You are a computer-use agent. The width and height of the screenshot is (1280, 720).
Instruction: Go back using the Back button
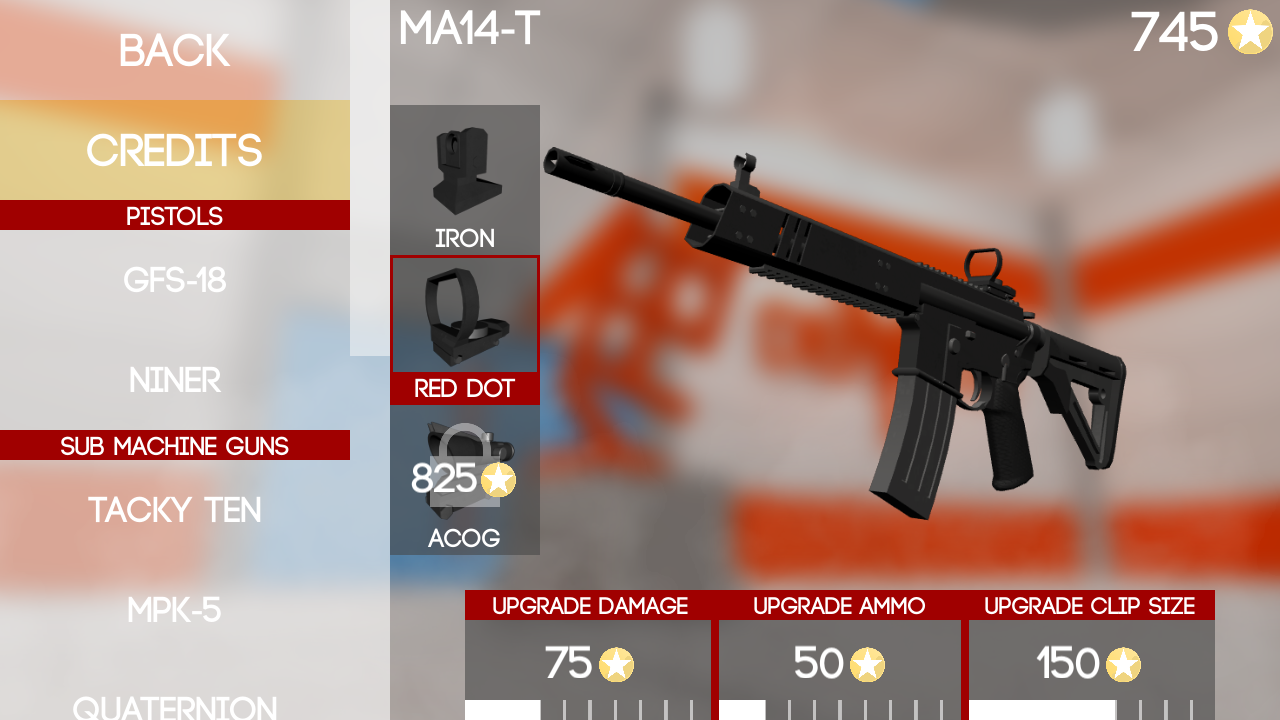[174, 51]
